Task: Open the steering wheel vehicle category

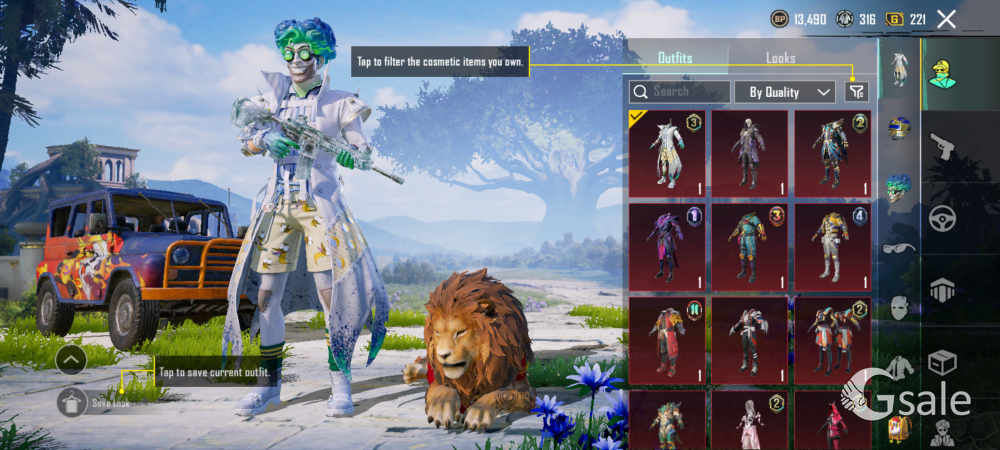Action: tap(942, 218)
